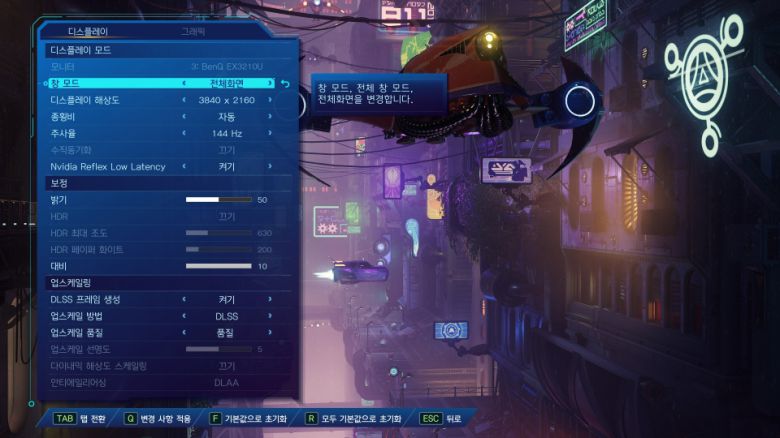Change 종횡비 using its right arrow

pos(270,116)
